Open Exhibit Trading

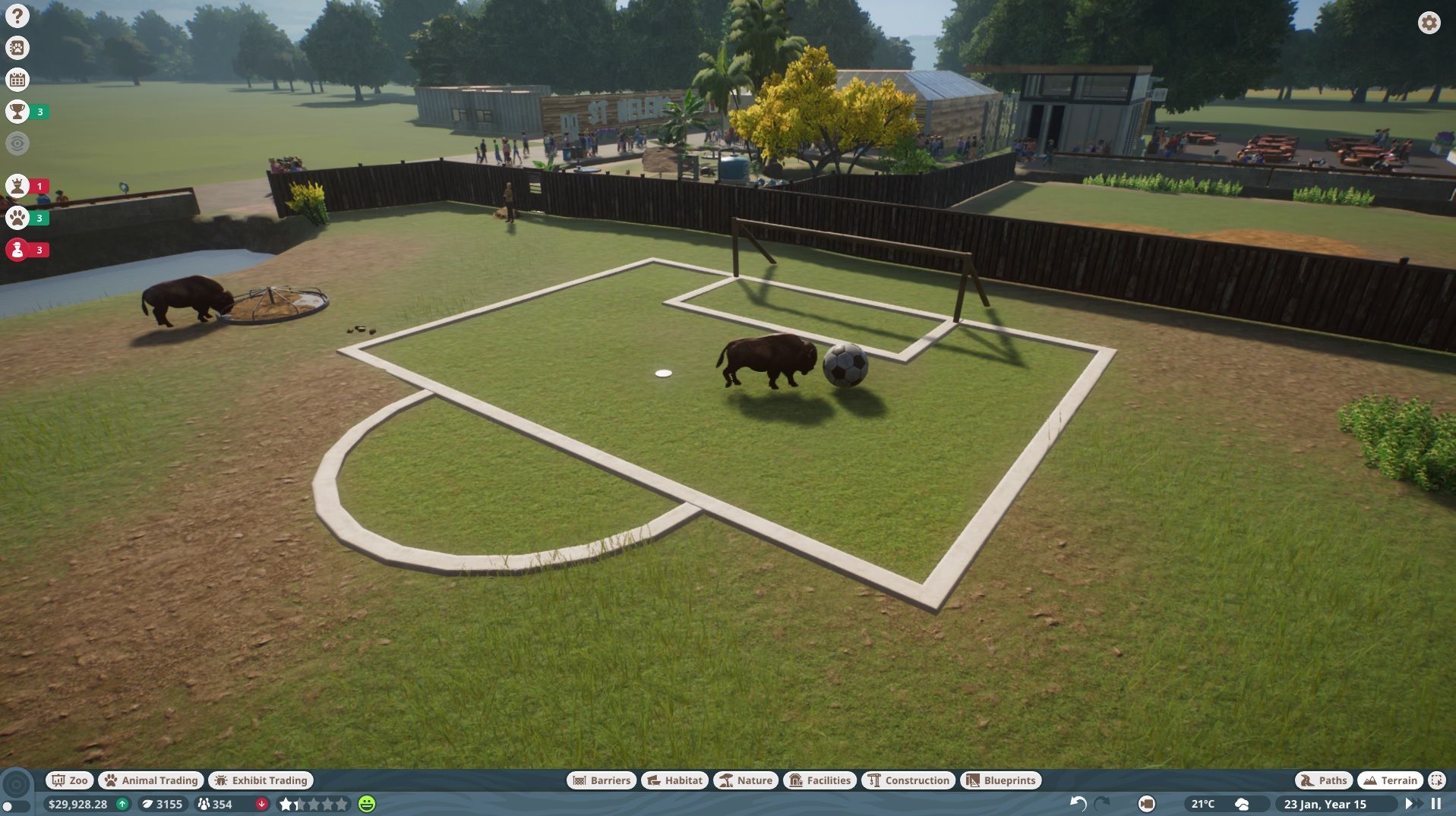coord(261,780)
